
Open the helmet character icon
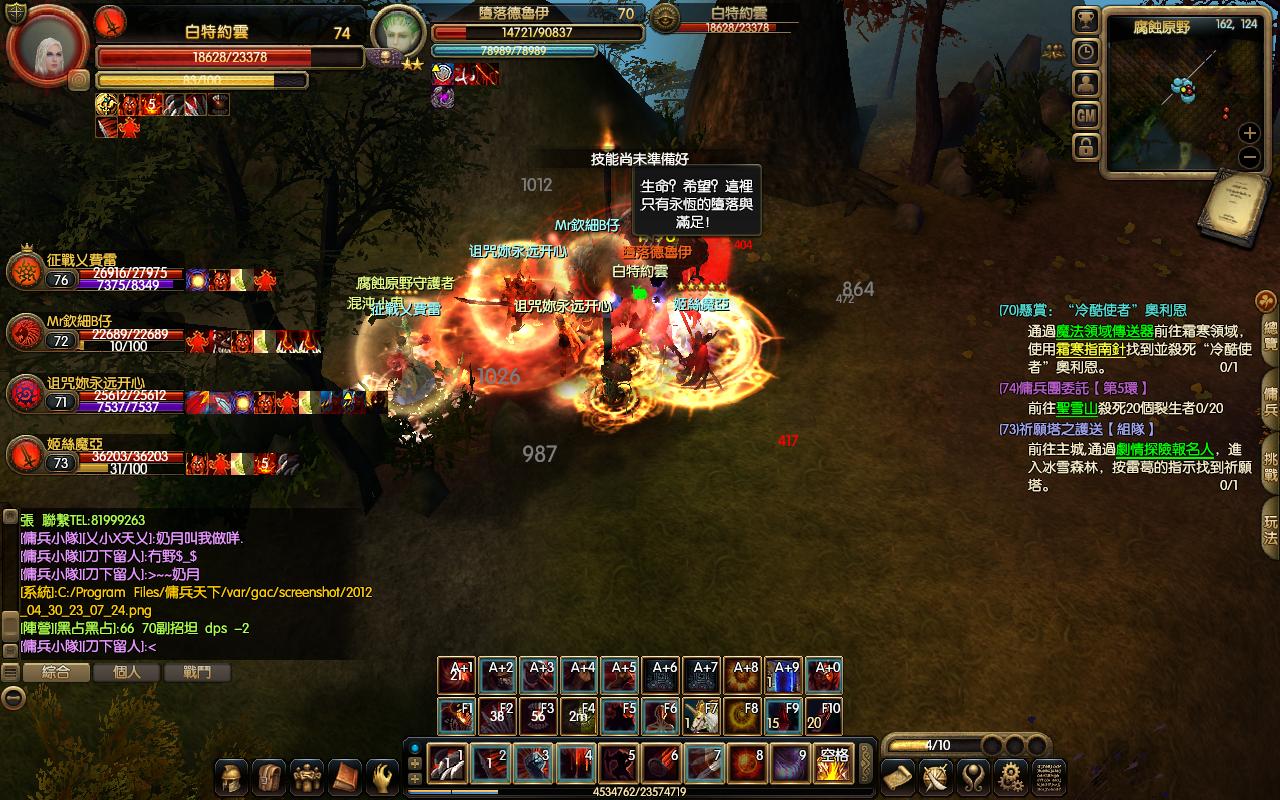coord(232,777)
